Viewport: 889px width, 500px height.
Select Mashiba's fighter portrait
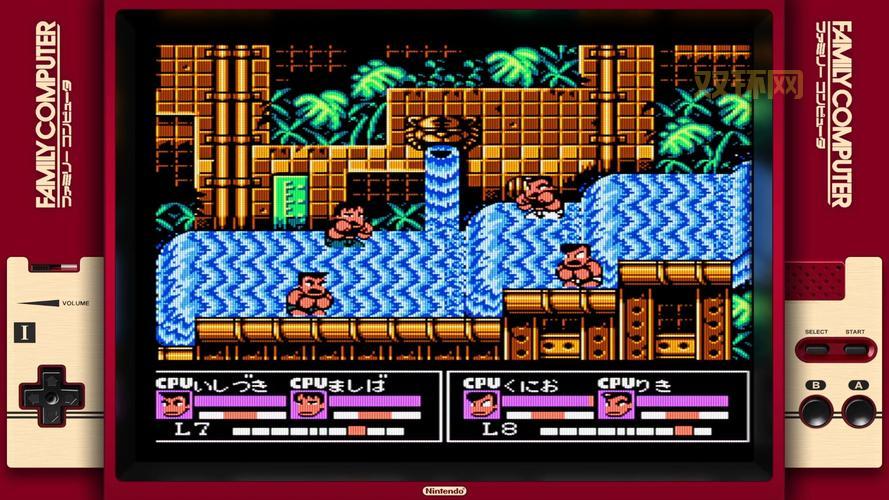306,405
